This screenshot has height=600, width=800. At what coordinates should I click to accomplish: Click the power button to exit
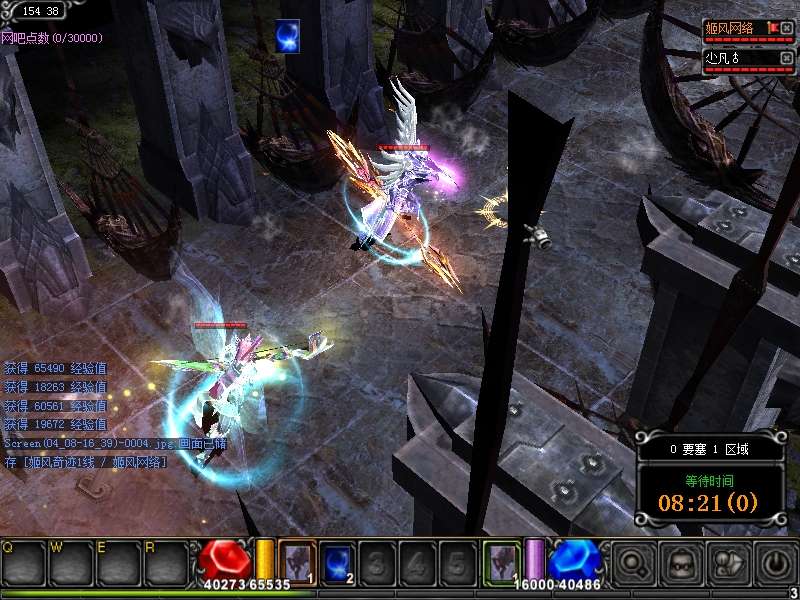(x=776, y=565)
